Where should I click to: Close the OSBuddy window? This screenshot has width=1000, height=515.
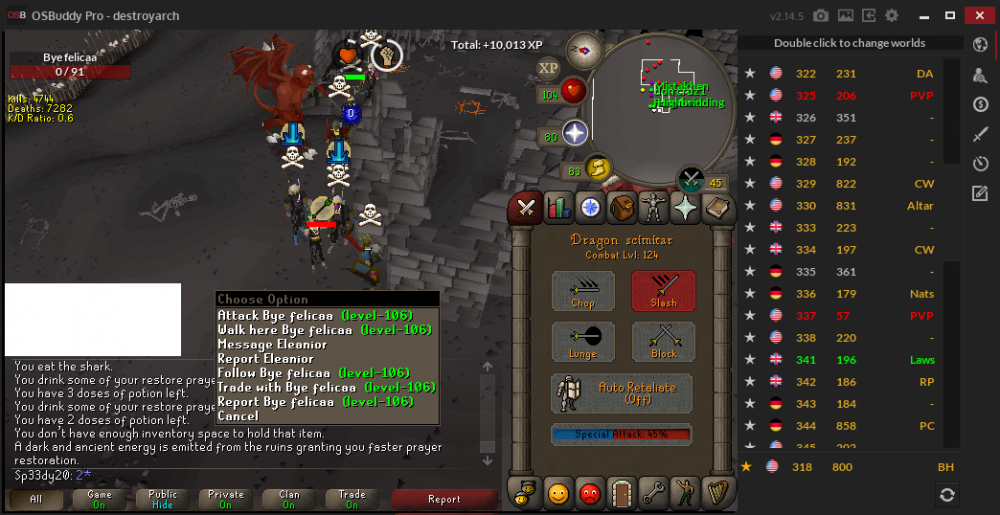click(976, 15)
